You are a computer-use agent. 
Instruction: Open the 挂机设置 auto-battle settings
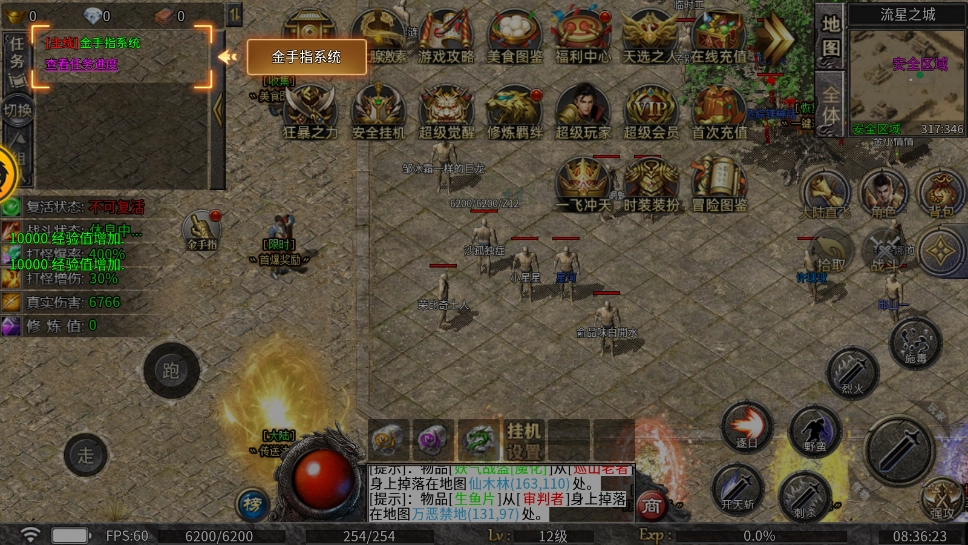tap(524, 440)
